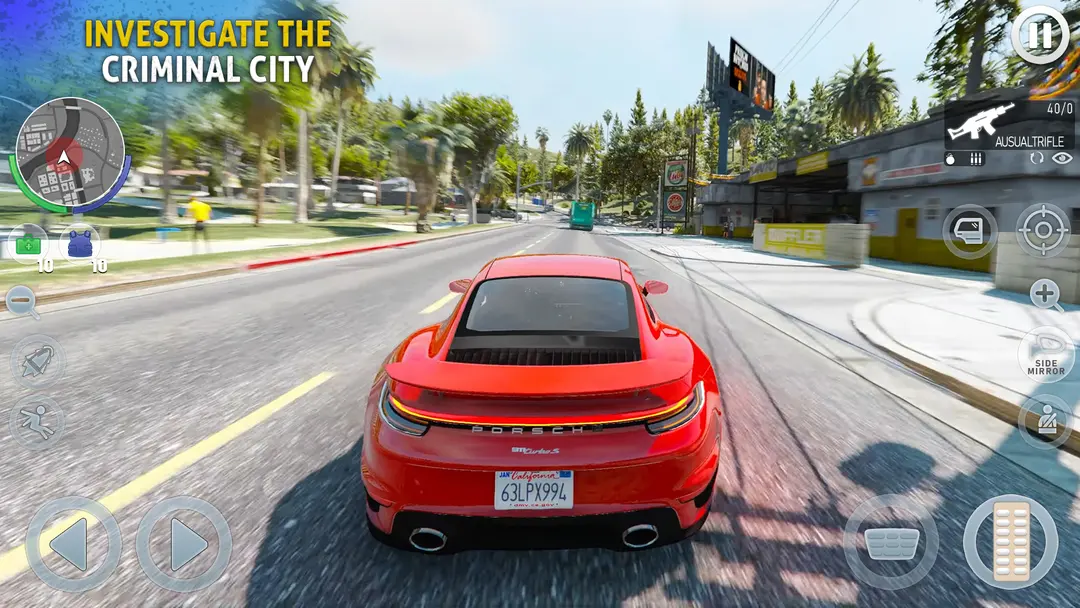Image resolution: width=1080 pixels, height=608 pixels.
Task: Equip the blue body armor vest
Action: coord(80,244)
